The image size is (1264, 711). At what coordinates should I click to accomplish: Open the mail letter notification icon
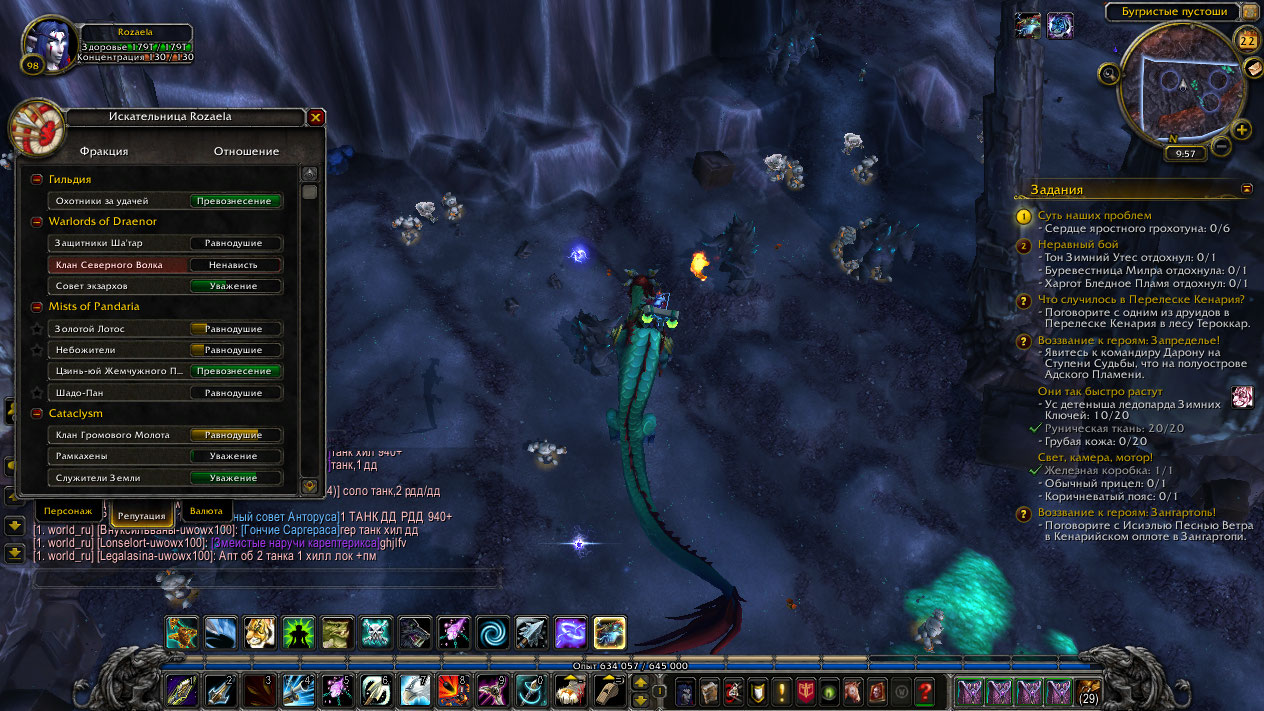click(x=1252, y=67)
